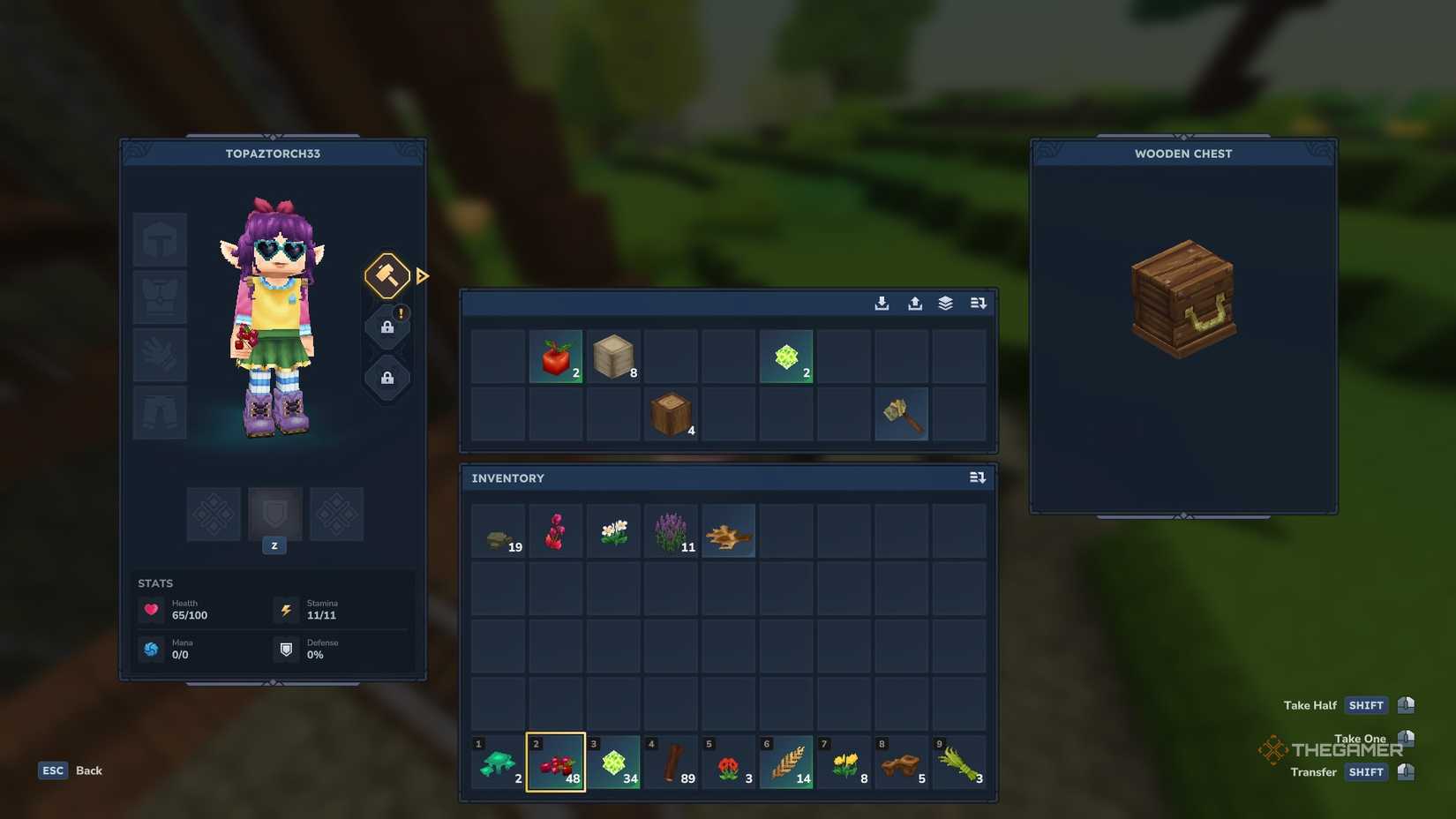
Task: Click the exclamation badge on the locked slot
Action: (x=401, y=312)
